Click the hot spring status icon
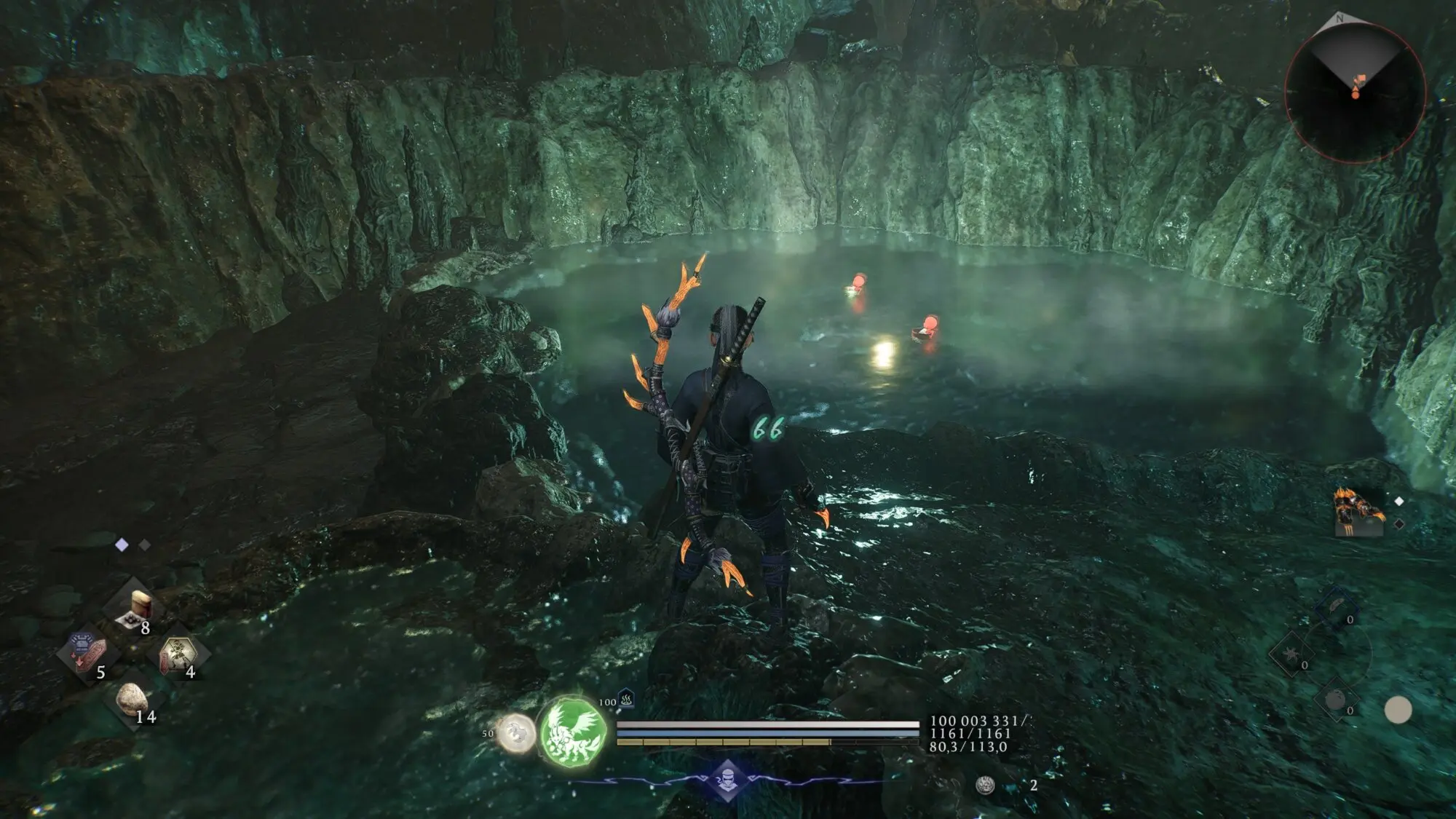Screen dimensions: 1456x819 (x=626, y=700)
